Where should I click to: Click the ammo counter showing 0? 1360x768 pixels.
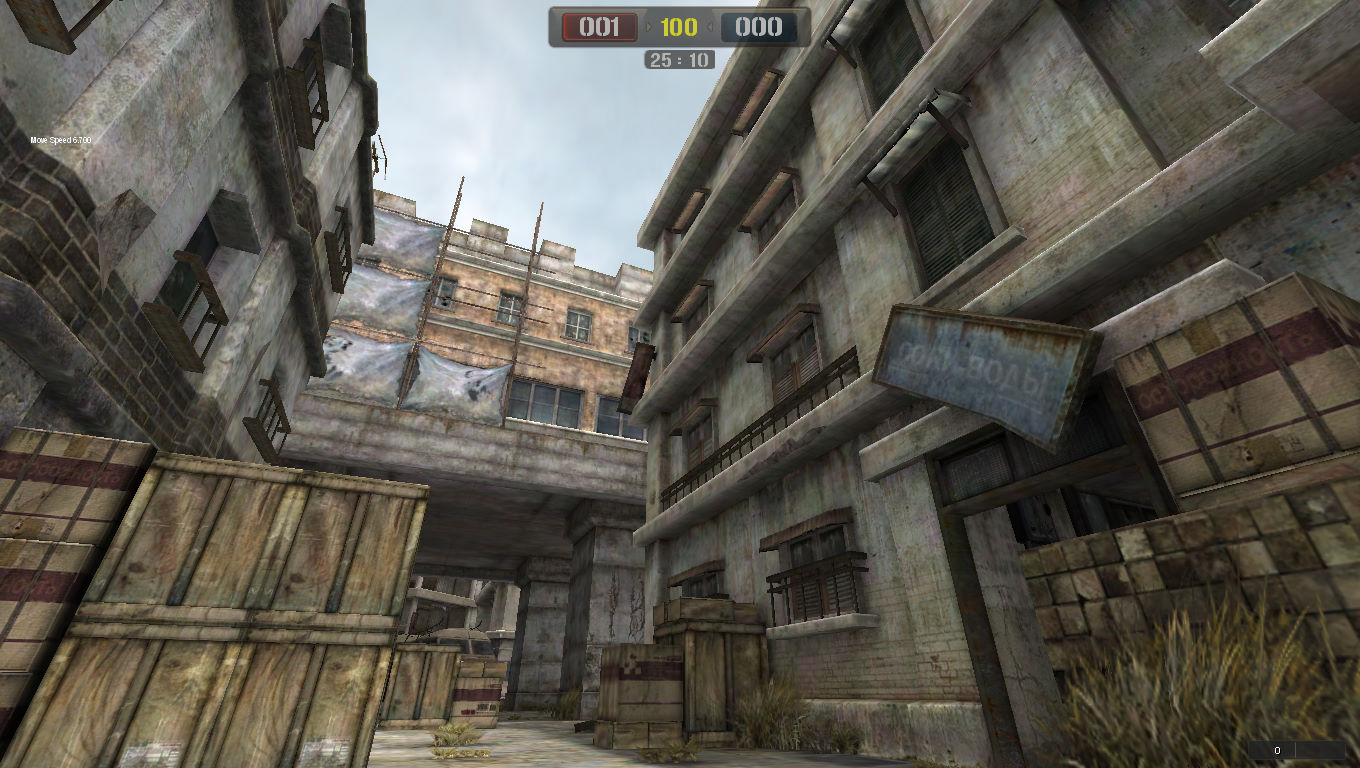(1277, 749)
